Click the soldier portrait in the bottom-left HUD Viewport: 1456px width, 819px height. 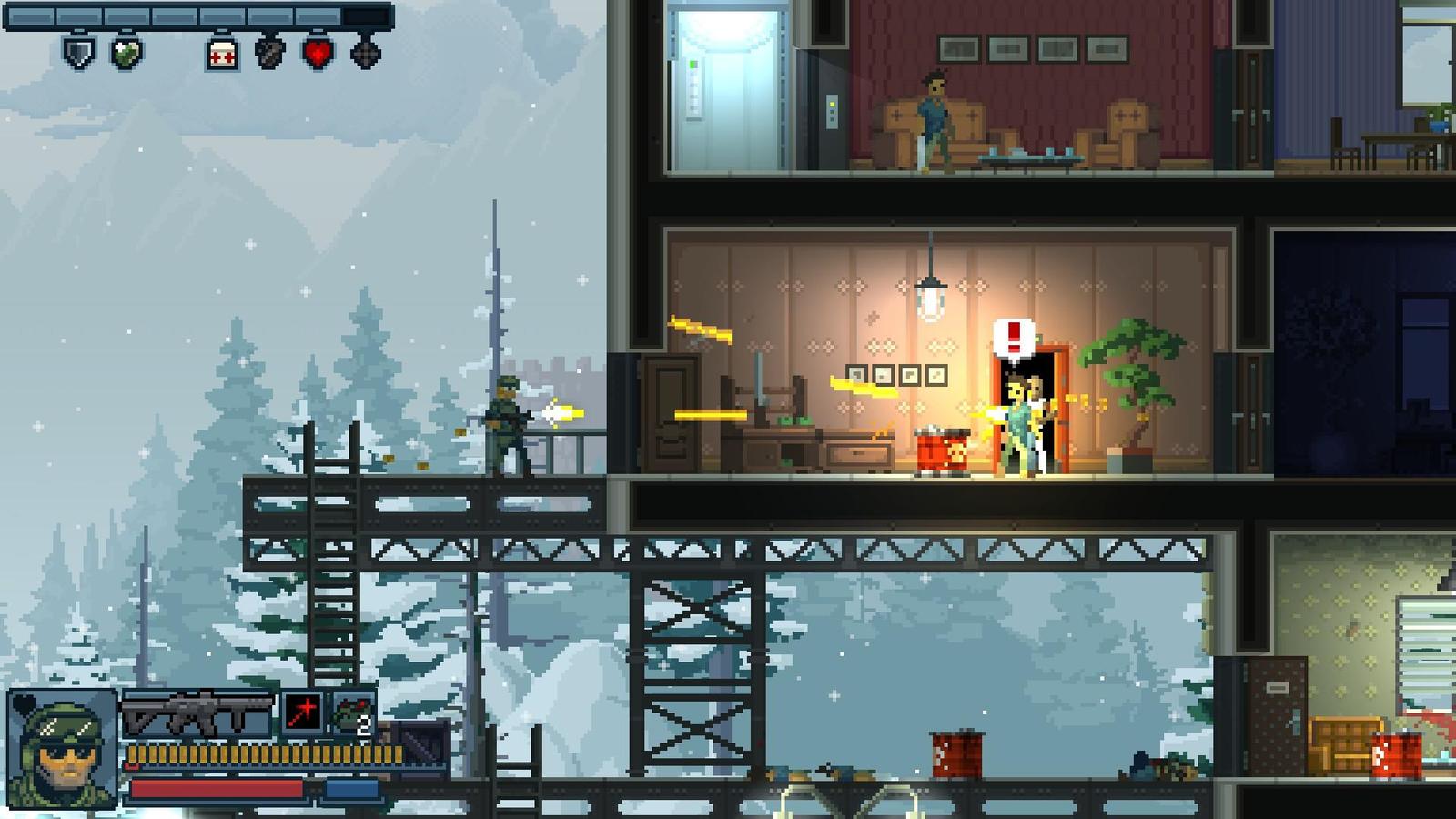(61, 749)
